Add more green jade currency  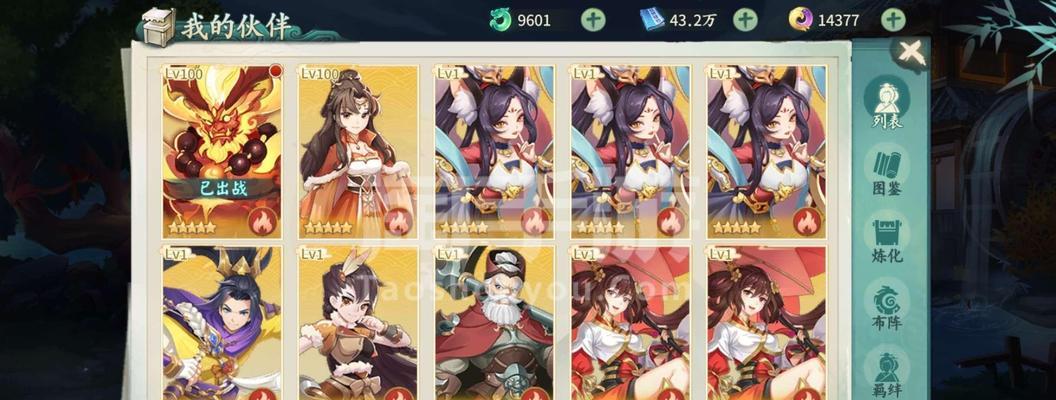point(593,19)
